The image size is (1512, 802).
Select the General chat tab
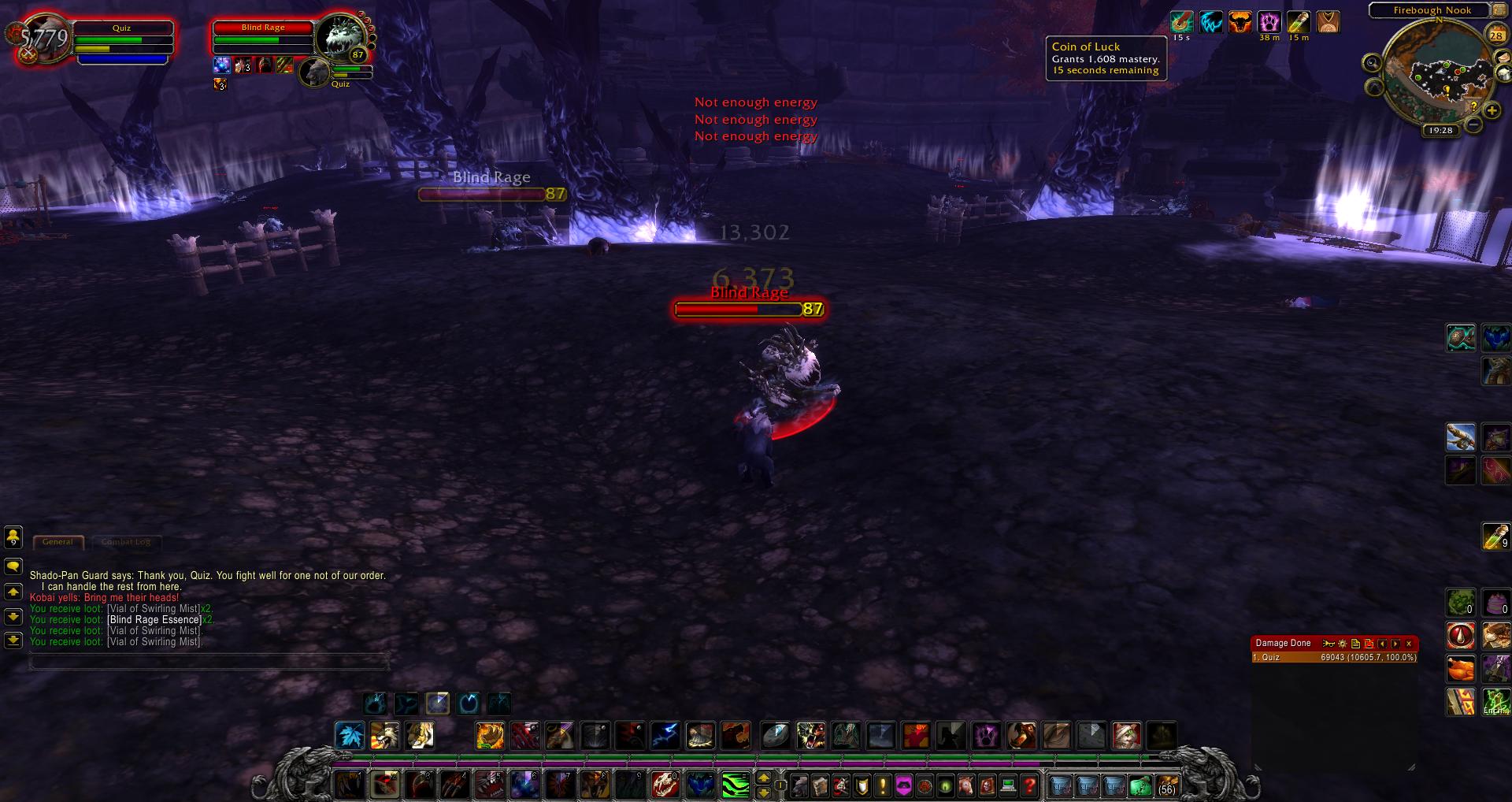[x=57, y=542]
